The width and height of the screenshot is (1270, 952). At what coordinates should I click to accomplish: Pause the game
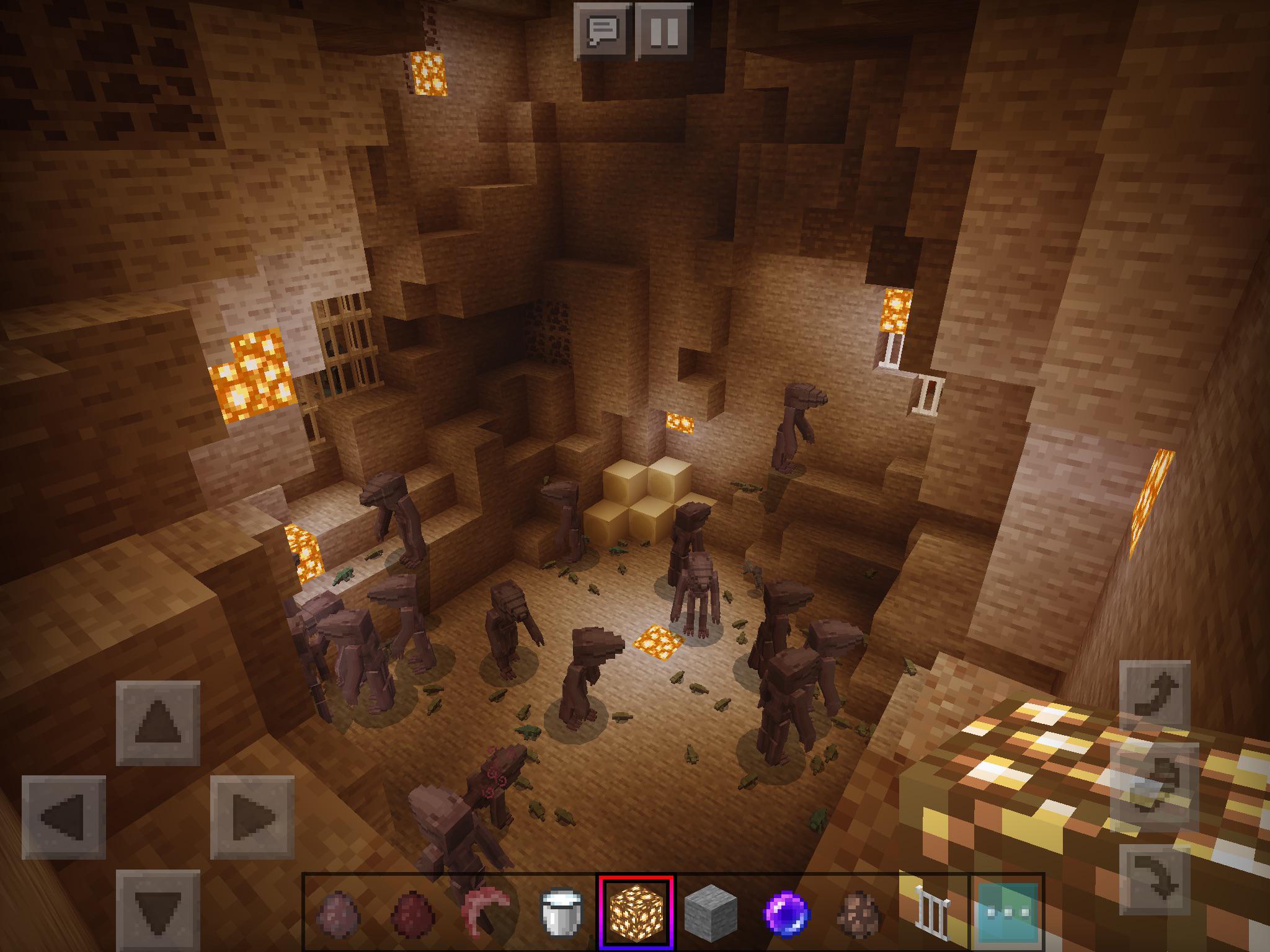point(663,30)
